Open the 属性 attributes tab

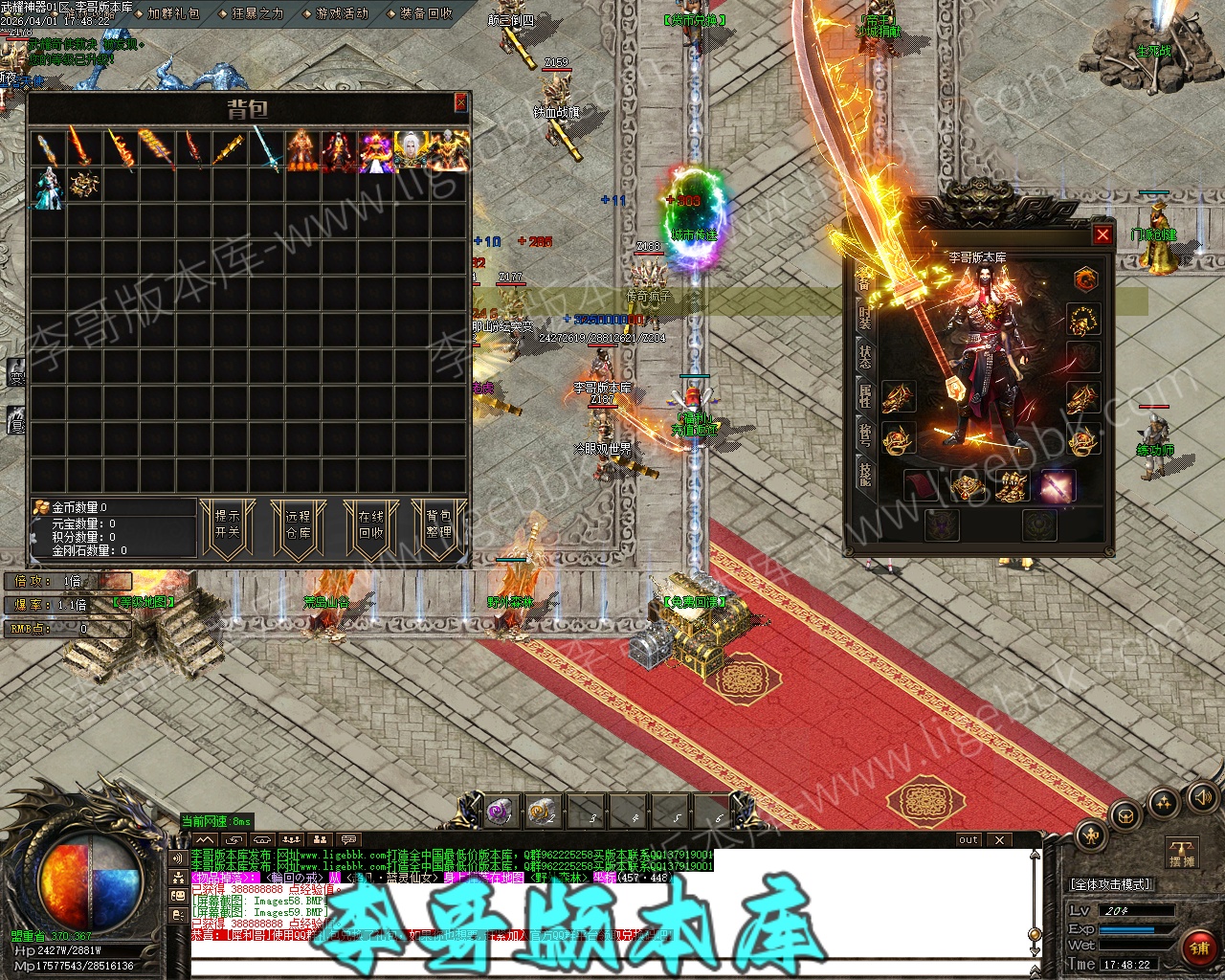(x=864, y=394)
